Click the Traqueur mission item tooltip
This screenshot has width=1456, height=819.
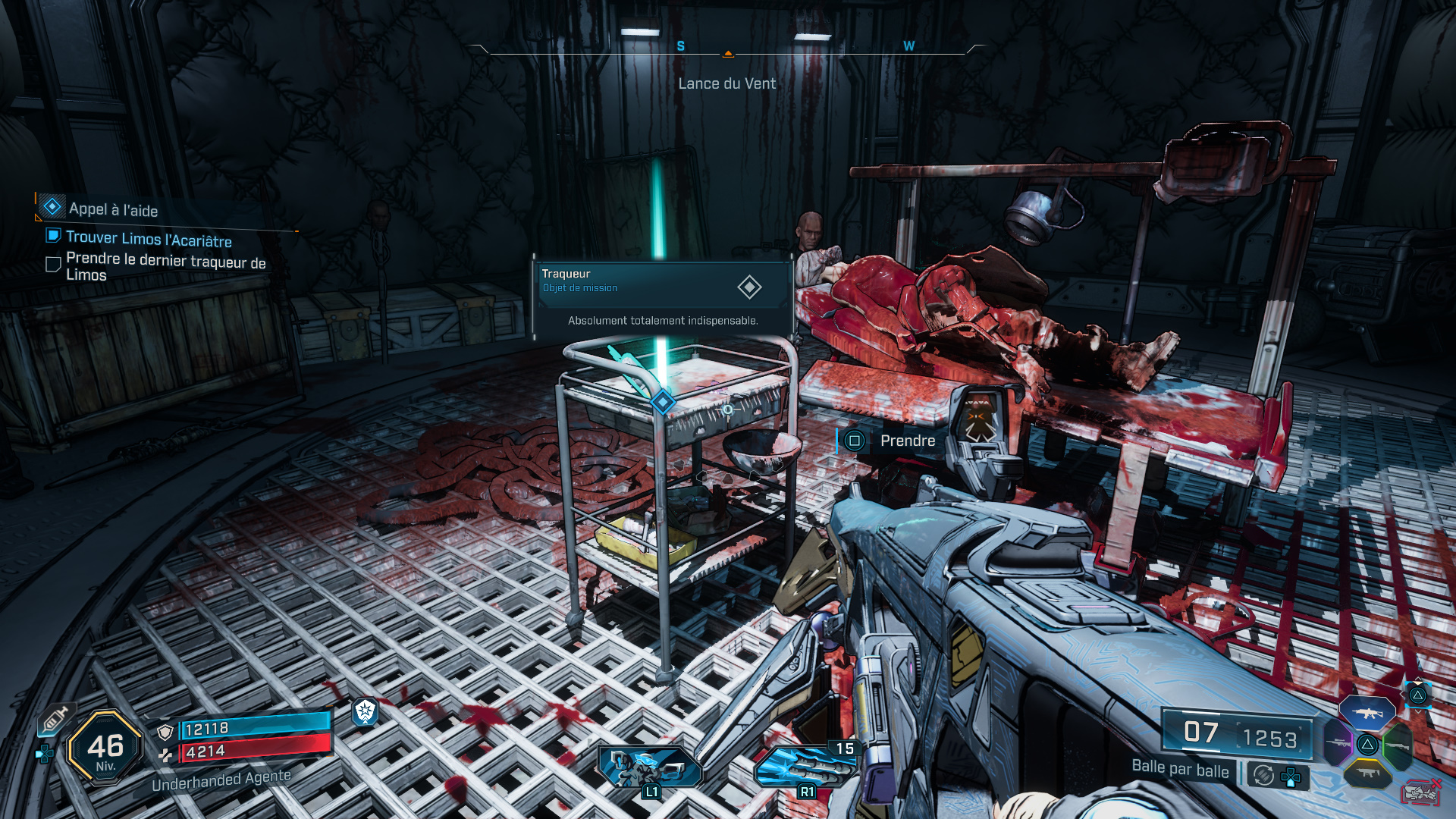[662, 297]
